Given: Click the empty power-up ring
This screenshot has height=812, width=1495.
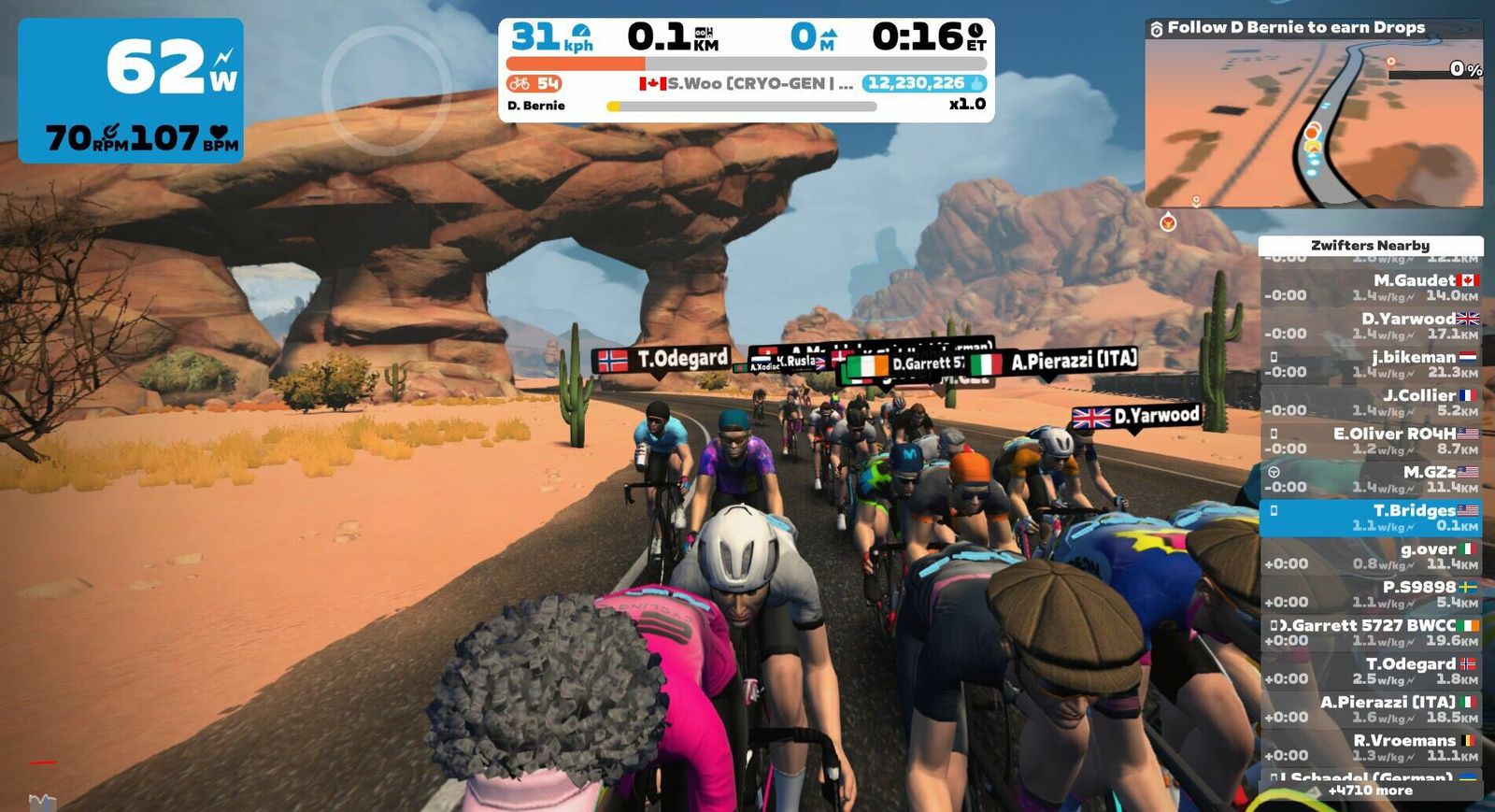Looking at the screenshot, I should 386,91.
